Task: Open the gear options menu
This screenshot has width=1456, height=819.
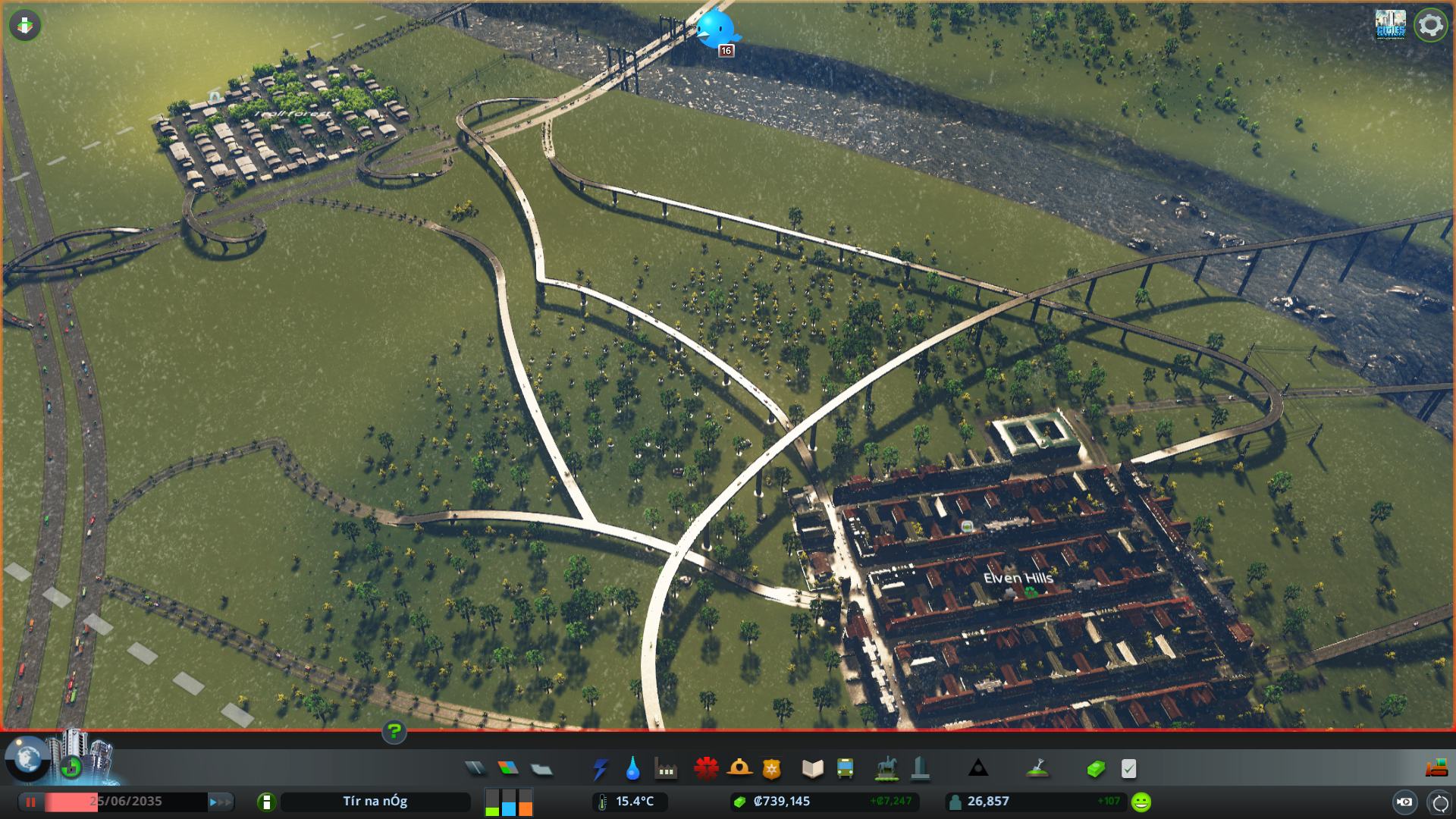Action: click(x=1430, y=25)
